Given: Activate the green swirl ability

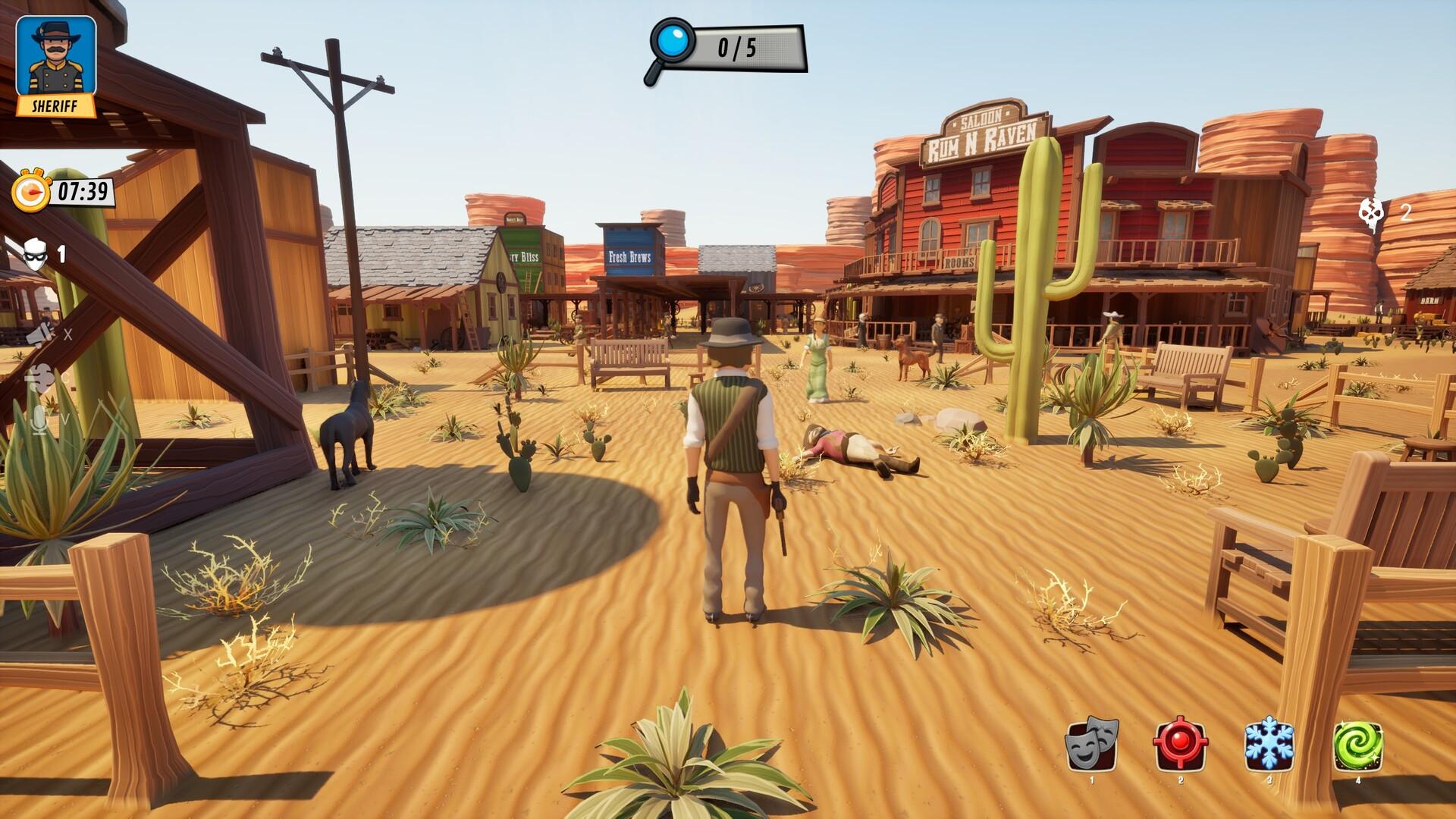Looking at the screenshot, I should [1357, 745].
